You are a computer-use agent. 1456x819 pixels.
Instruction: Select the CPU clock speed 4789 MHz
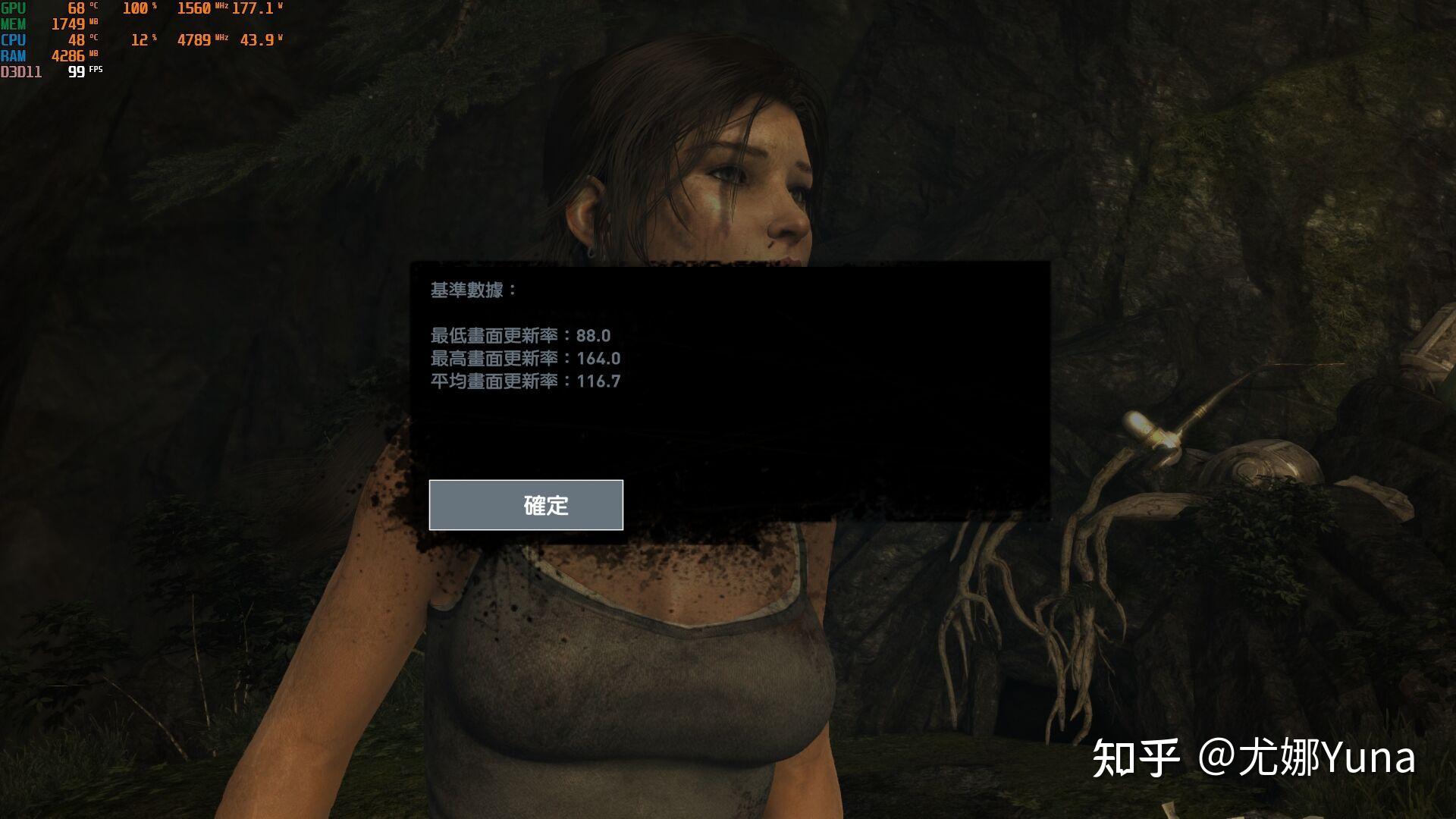point(197,40)
